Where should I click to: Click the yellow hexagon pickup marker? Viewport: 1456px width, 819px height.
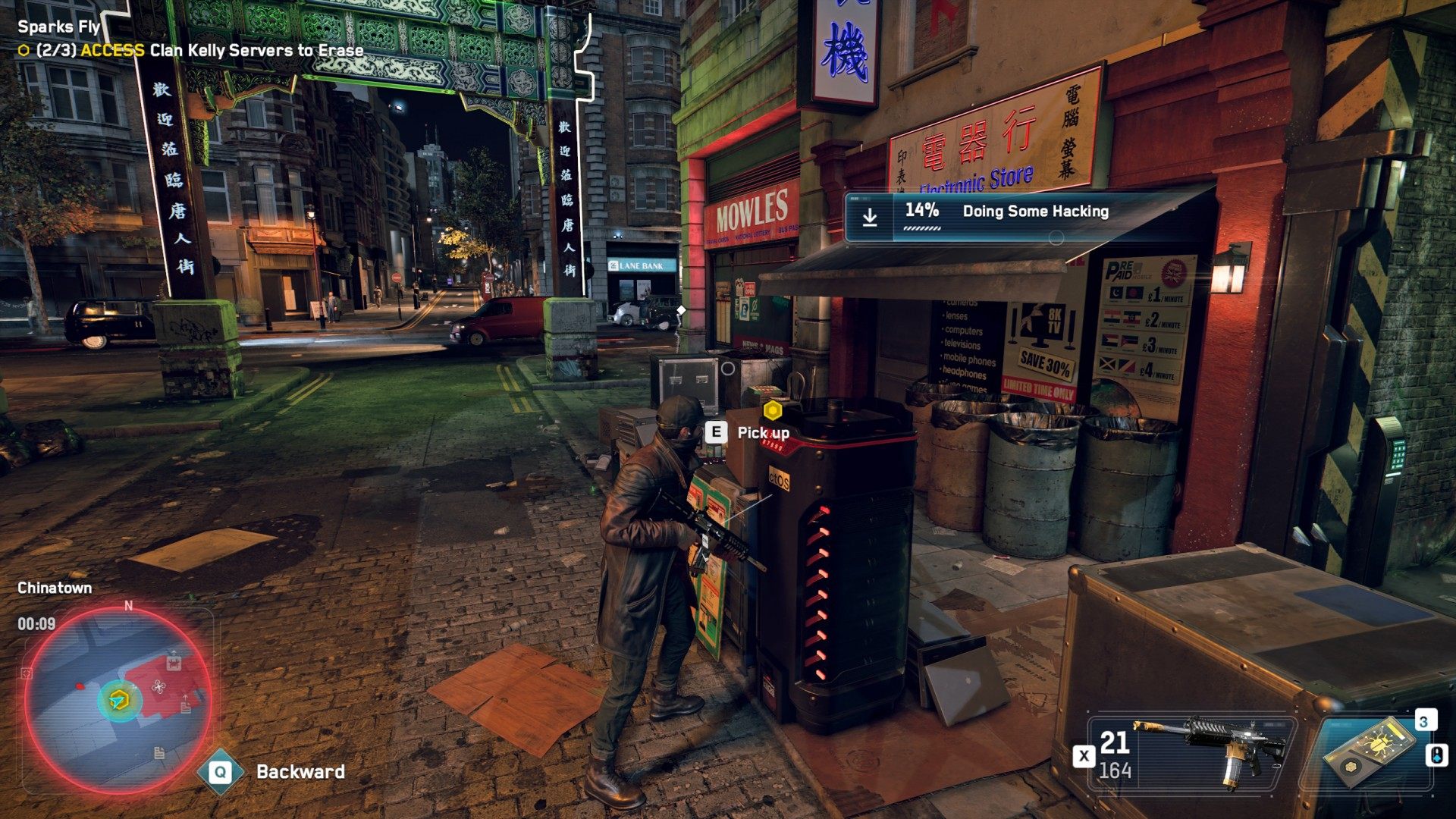pos(772,411)
